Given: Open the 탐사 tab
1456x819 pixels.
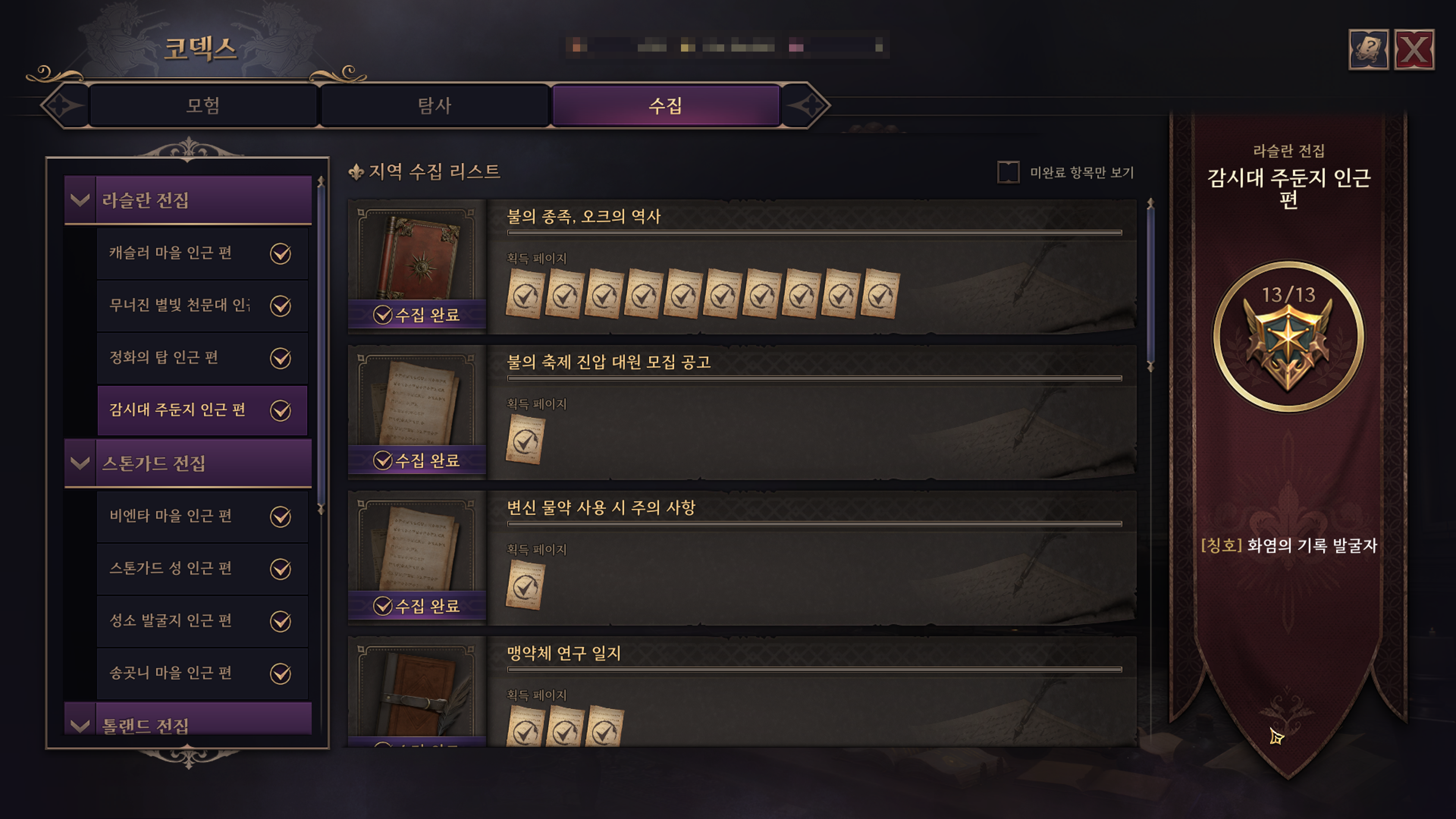Looking at the screenshot, I should point(434,106).
